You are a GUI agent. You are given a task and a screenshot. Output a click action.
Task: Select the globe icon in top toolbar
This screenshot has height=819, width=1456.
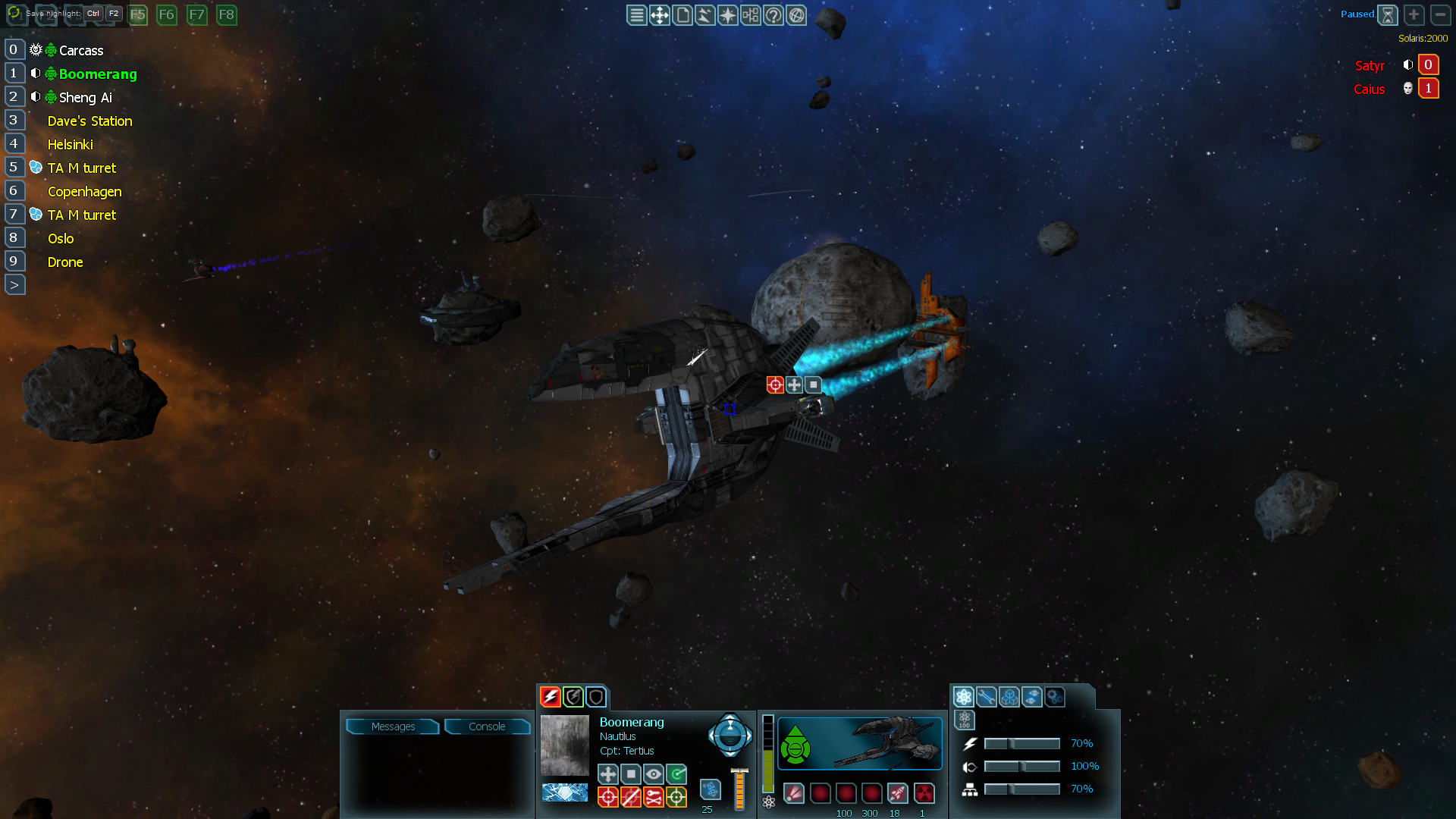796,14
